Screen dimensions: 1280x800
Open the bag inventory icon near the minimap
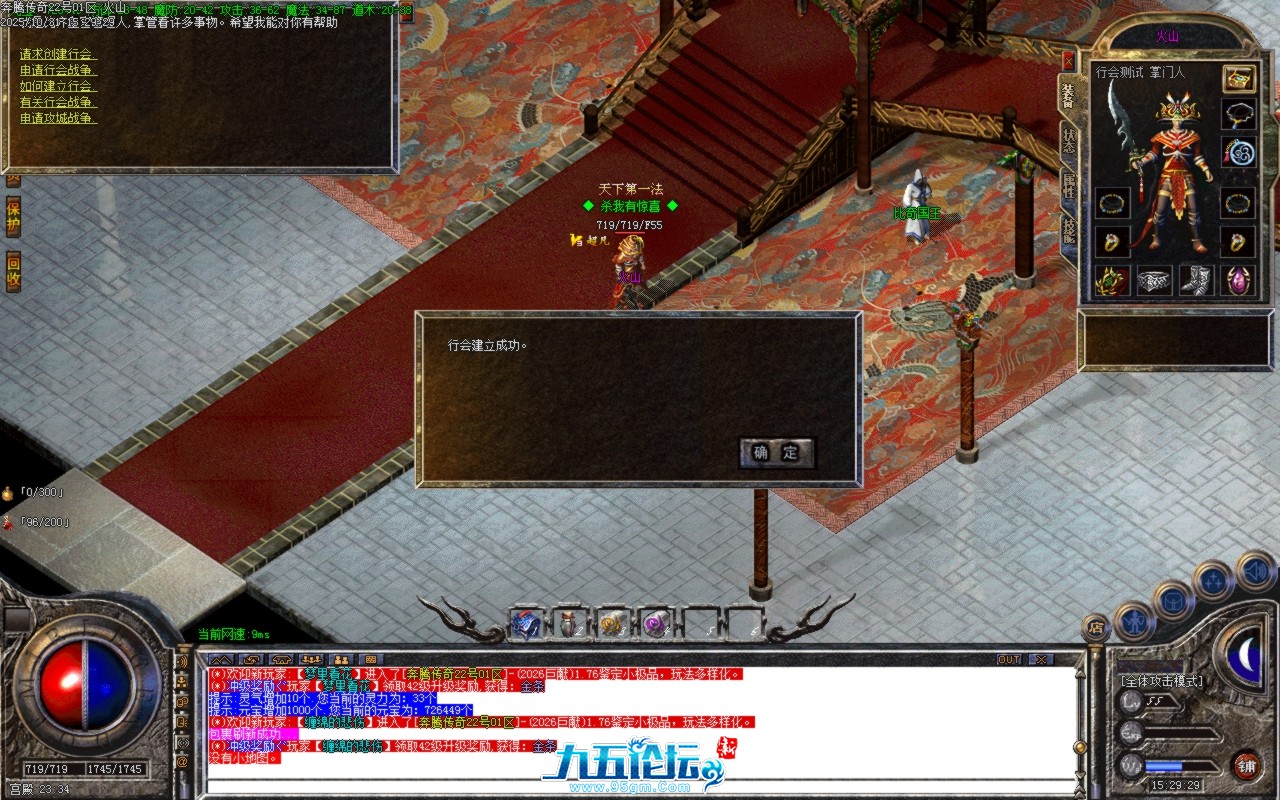tap(1174, 600)
